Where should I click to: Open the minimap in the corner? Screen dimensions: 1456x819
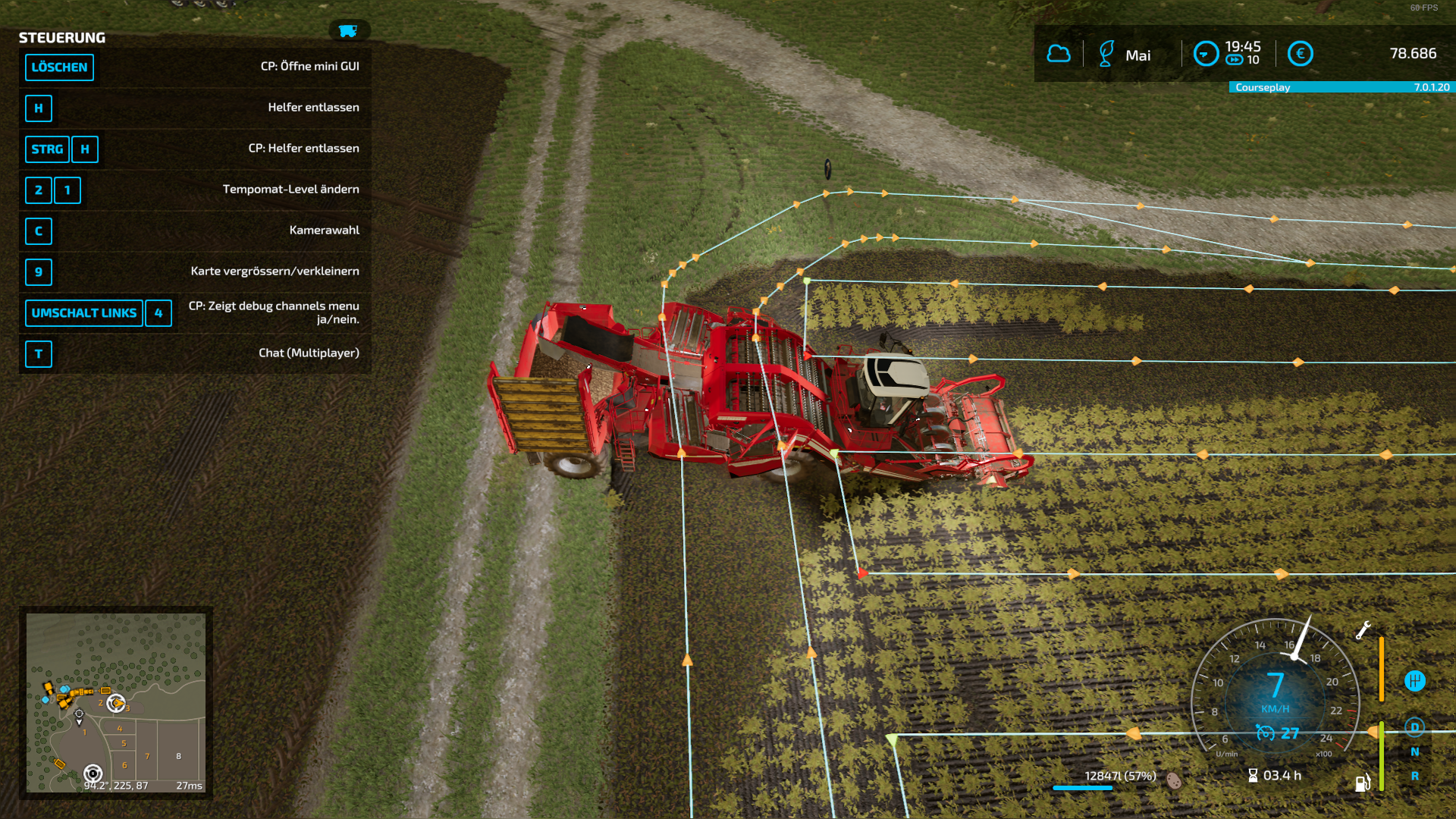(116, 702)
